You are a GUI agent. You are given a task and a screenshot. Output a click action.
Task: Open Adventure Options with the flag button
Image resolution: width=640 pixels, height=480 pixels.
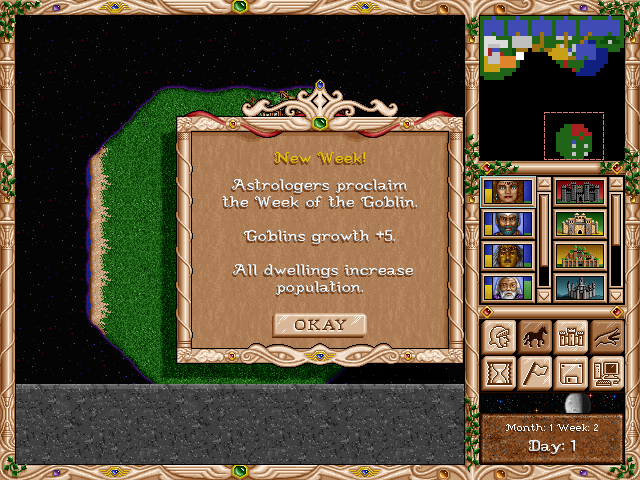[x=533, y=373]
